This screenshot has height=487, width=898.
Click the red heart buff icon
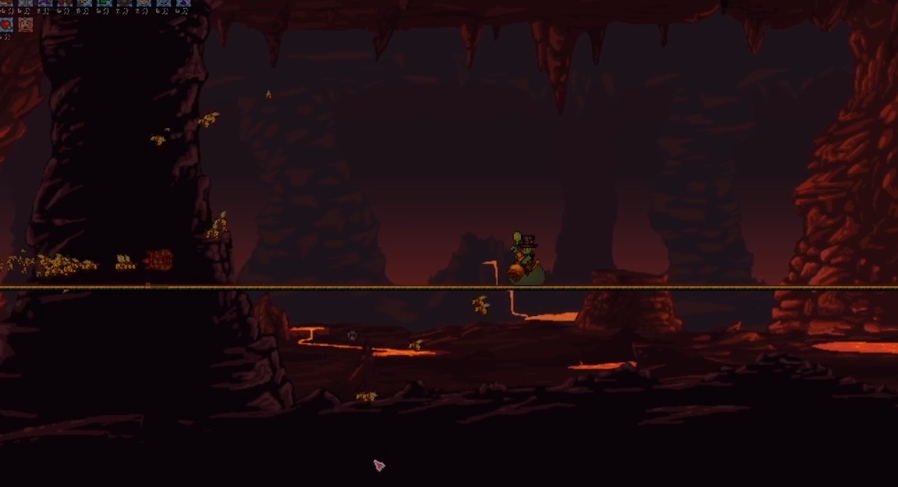[x=7, y=24]
